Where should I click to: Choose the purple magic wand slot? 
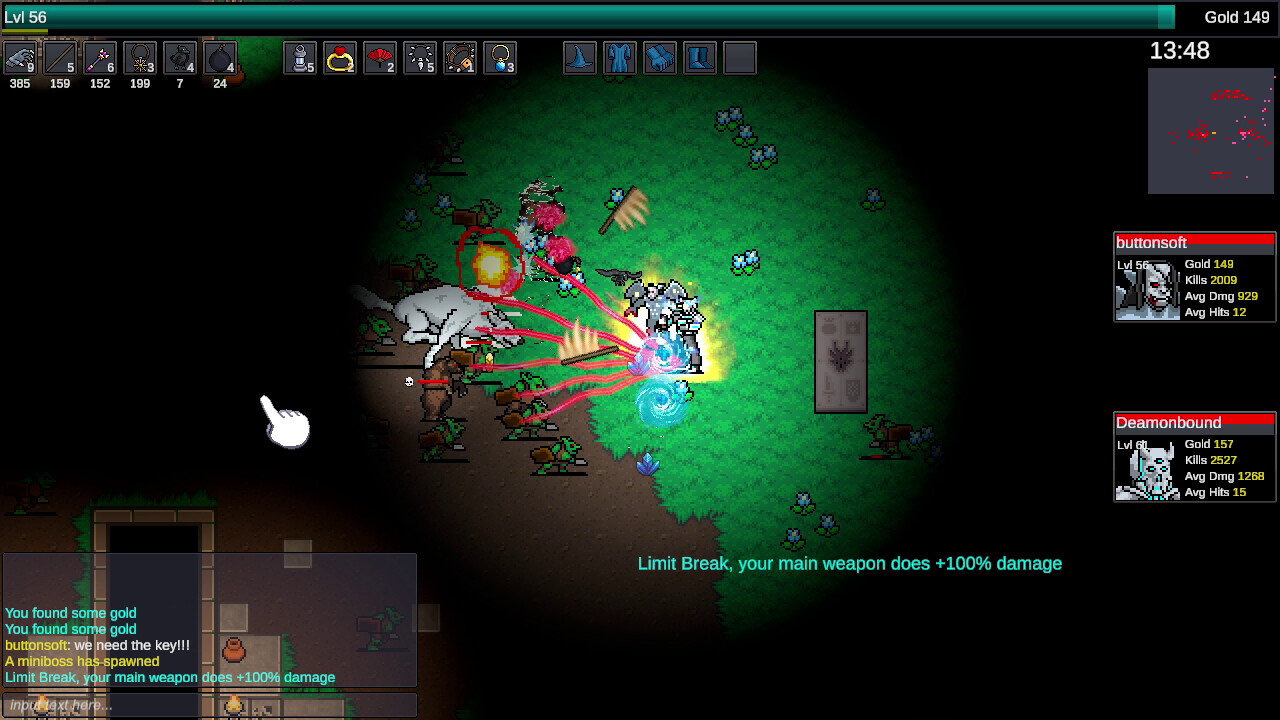pos(100,58)
